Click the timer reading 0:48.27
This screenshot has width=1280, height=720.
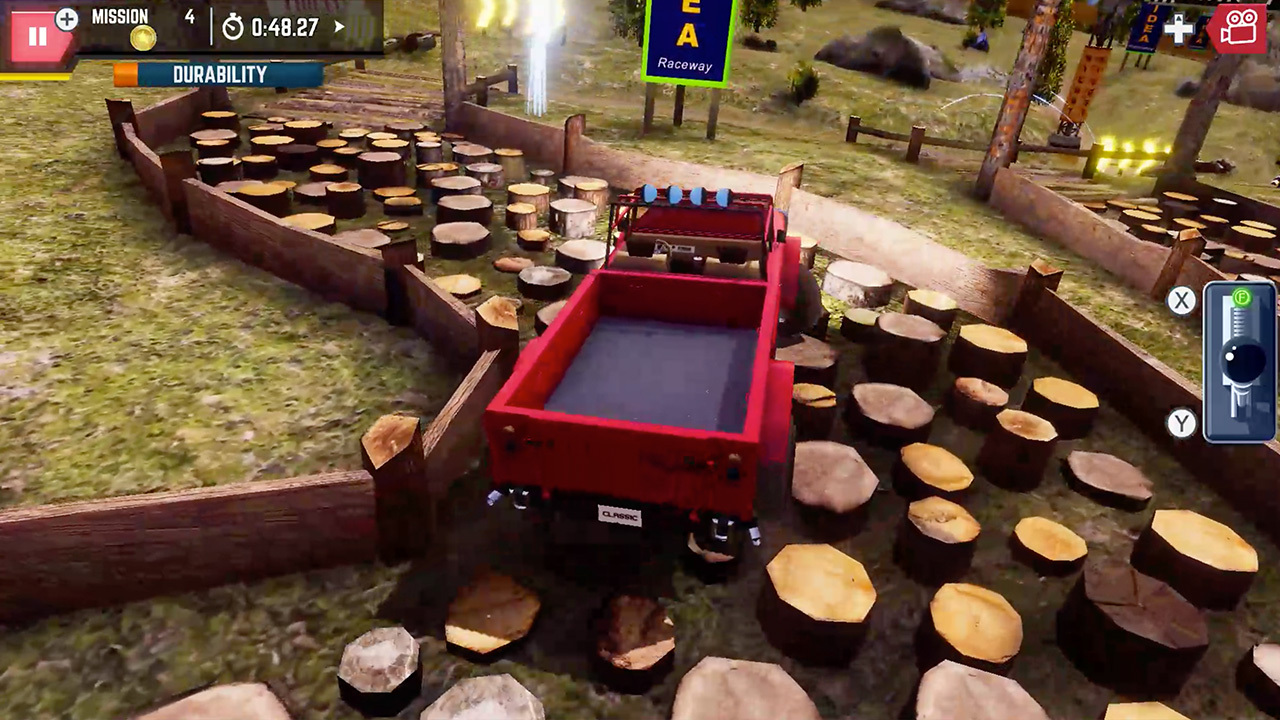click(286, 27)
